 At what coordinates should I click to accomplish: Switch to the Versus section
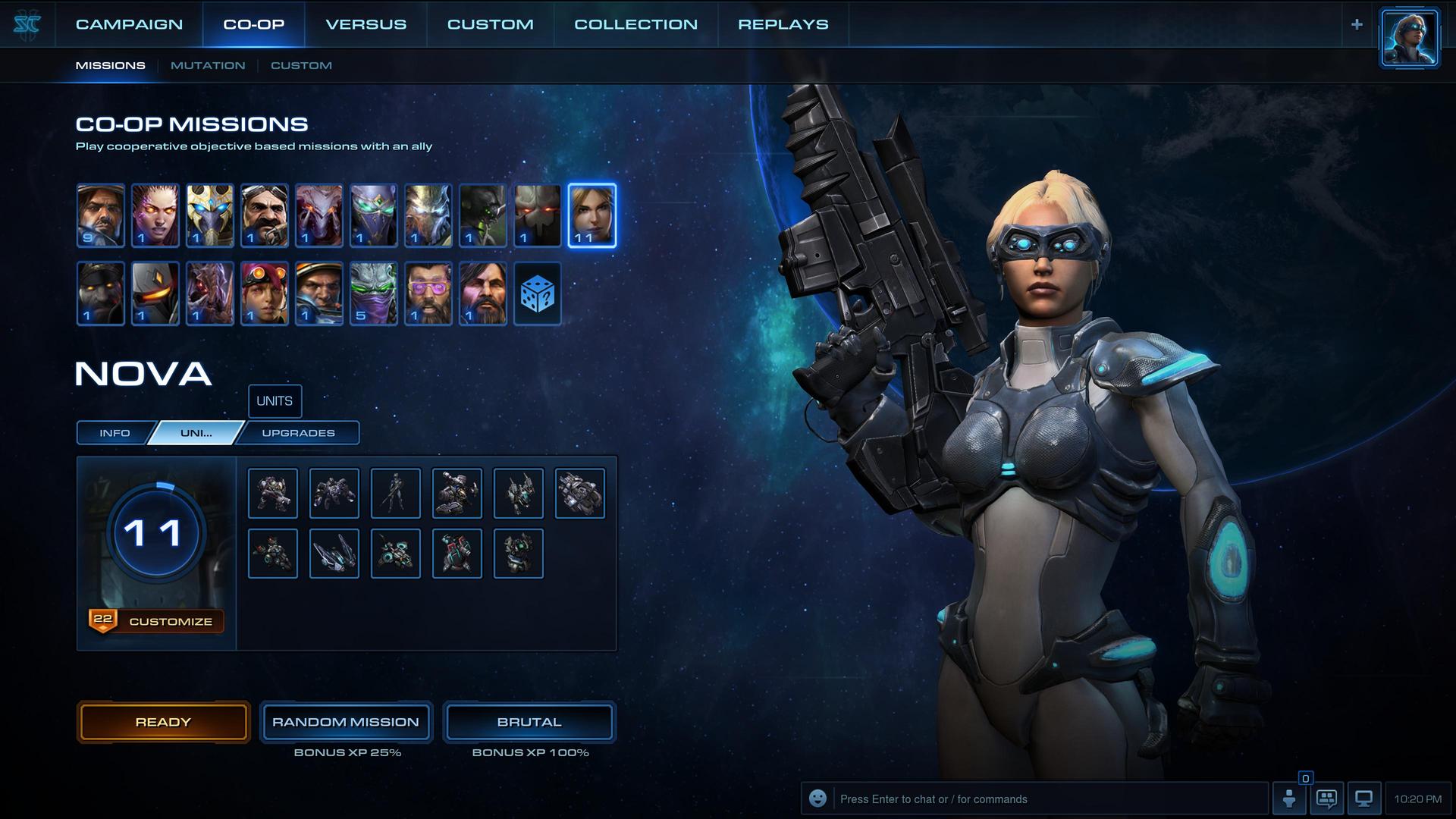[x=366, y=24]
